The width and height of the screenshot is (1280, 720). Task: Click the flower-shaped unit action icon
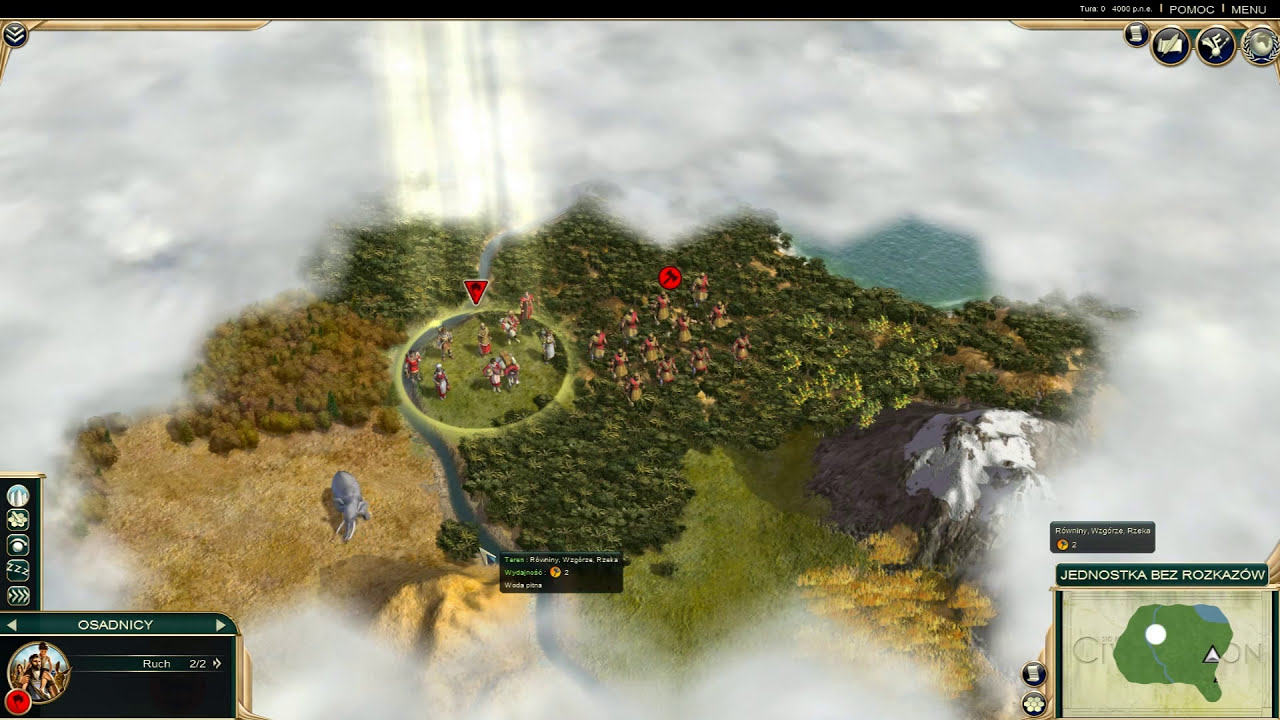18,520
